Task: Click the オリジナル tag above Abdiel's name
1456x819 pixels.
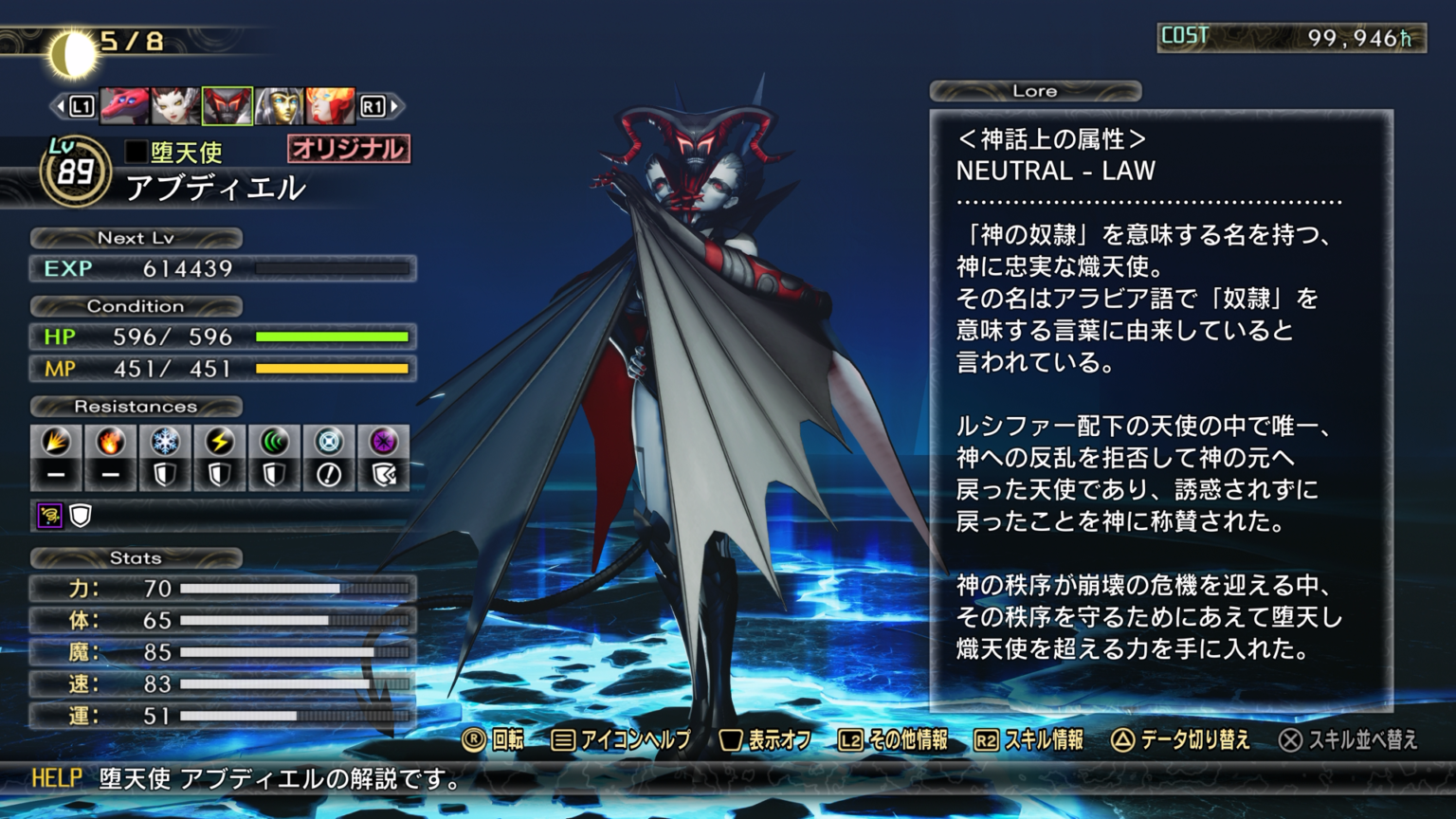Action: point(348,147)
